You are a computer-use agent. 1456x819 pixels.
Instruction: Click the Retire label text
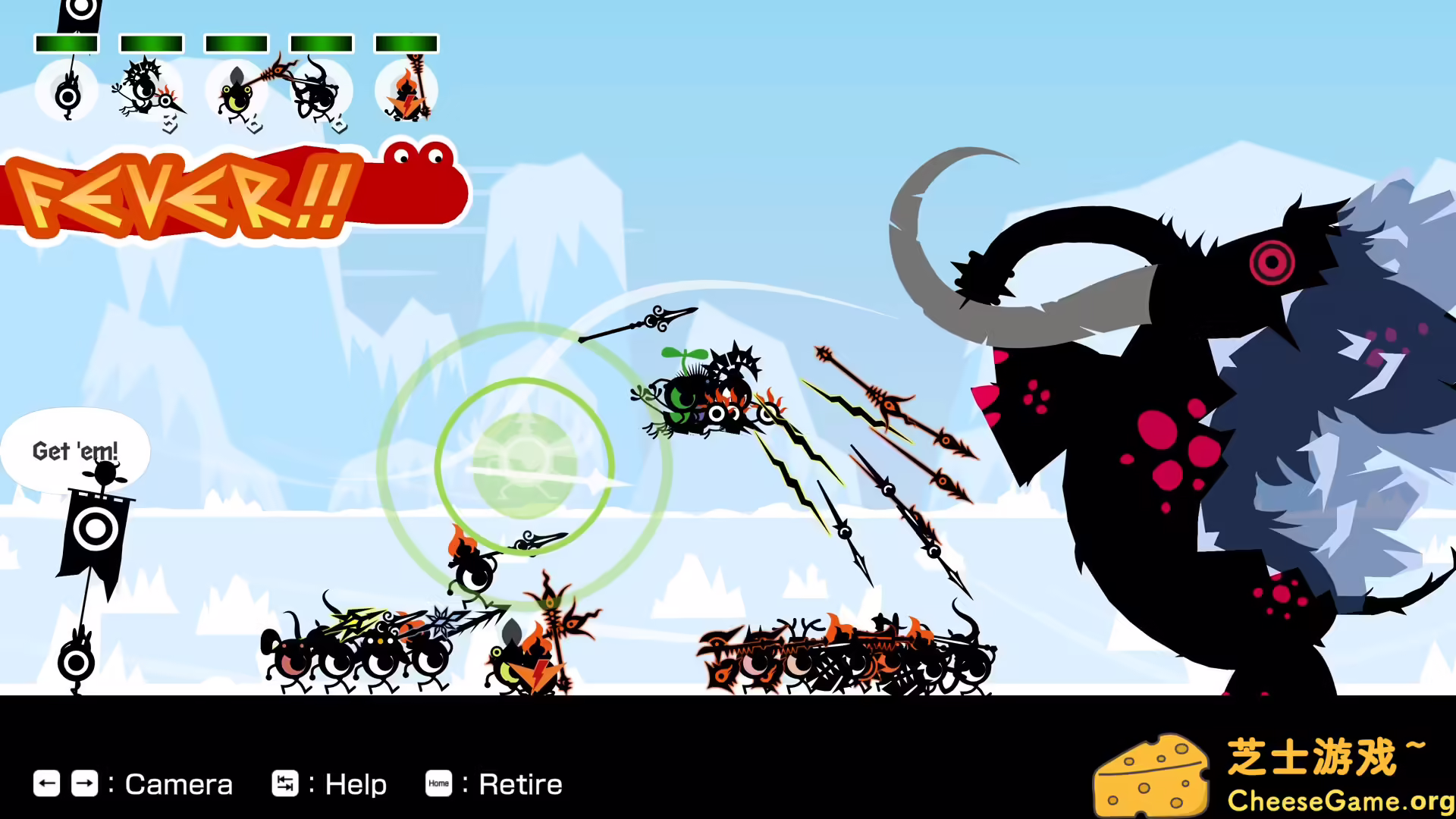tap(520, 784)
